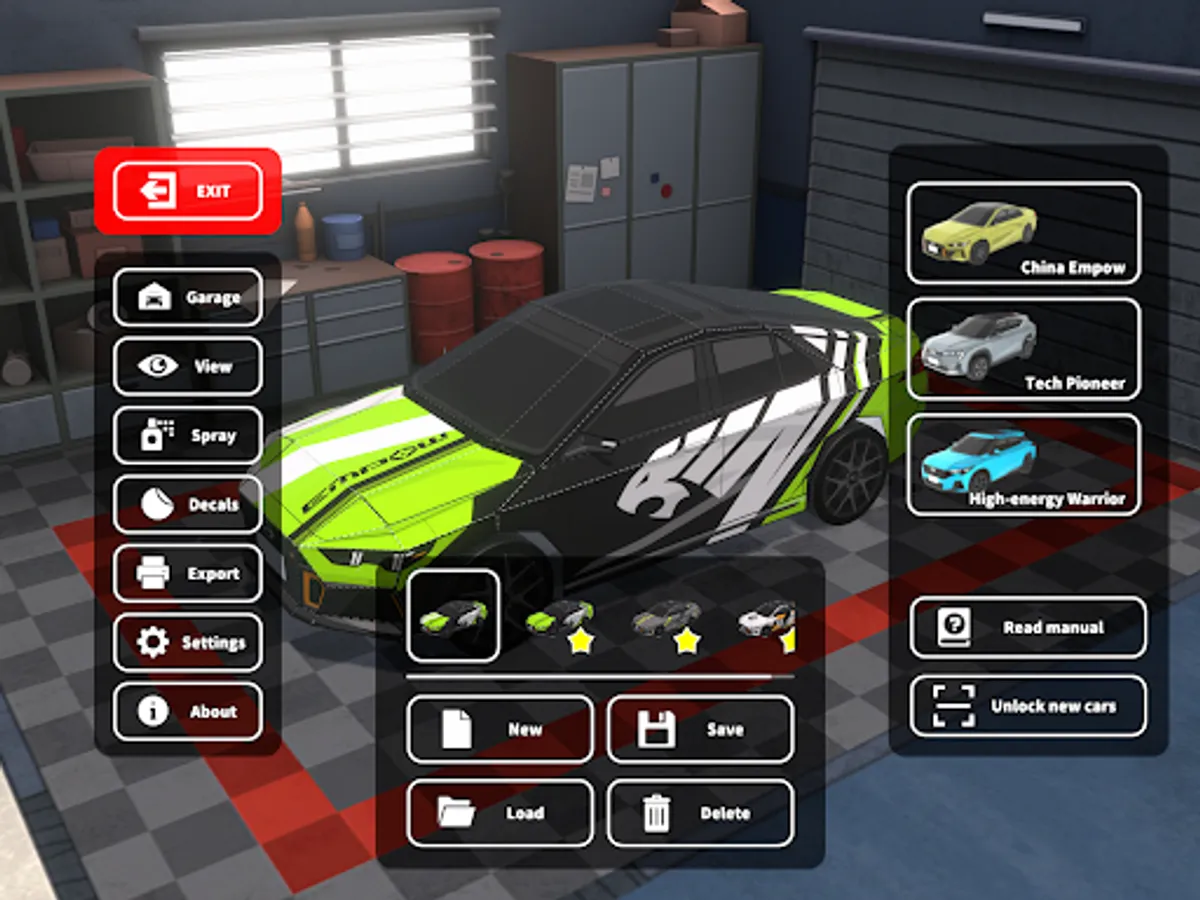Screen dimensions: 1200x900
Task: Open the Read manual button
Action: (1028, 627)
